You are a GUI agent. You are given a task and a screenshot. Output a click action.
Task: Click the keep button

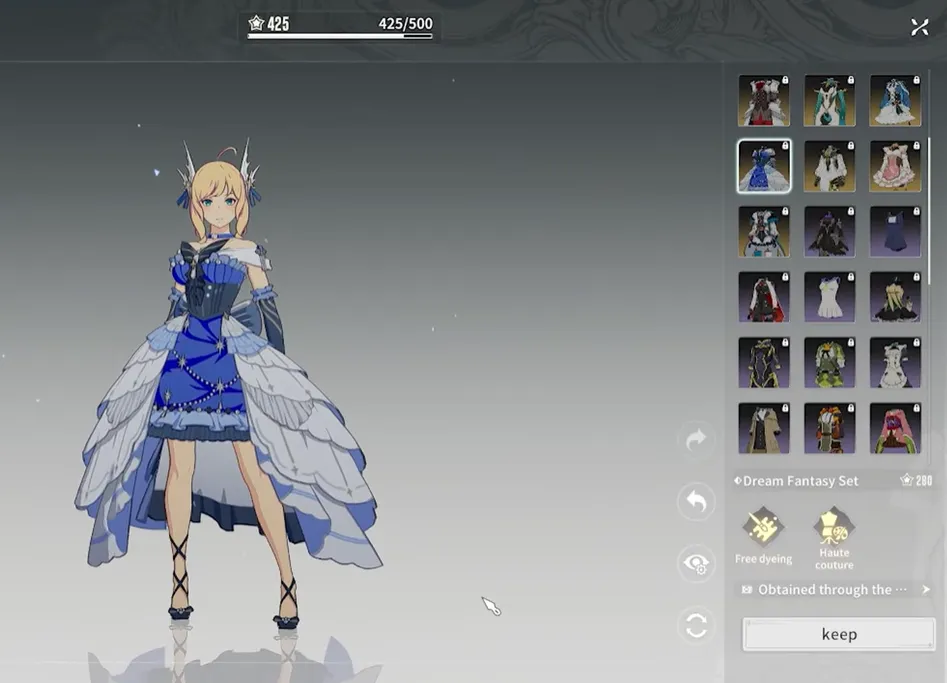[839, 634]
